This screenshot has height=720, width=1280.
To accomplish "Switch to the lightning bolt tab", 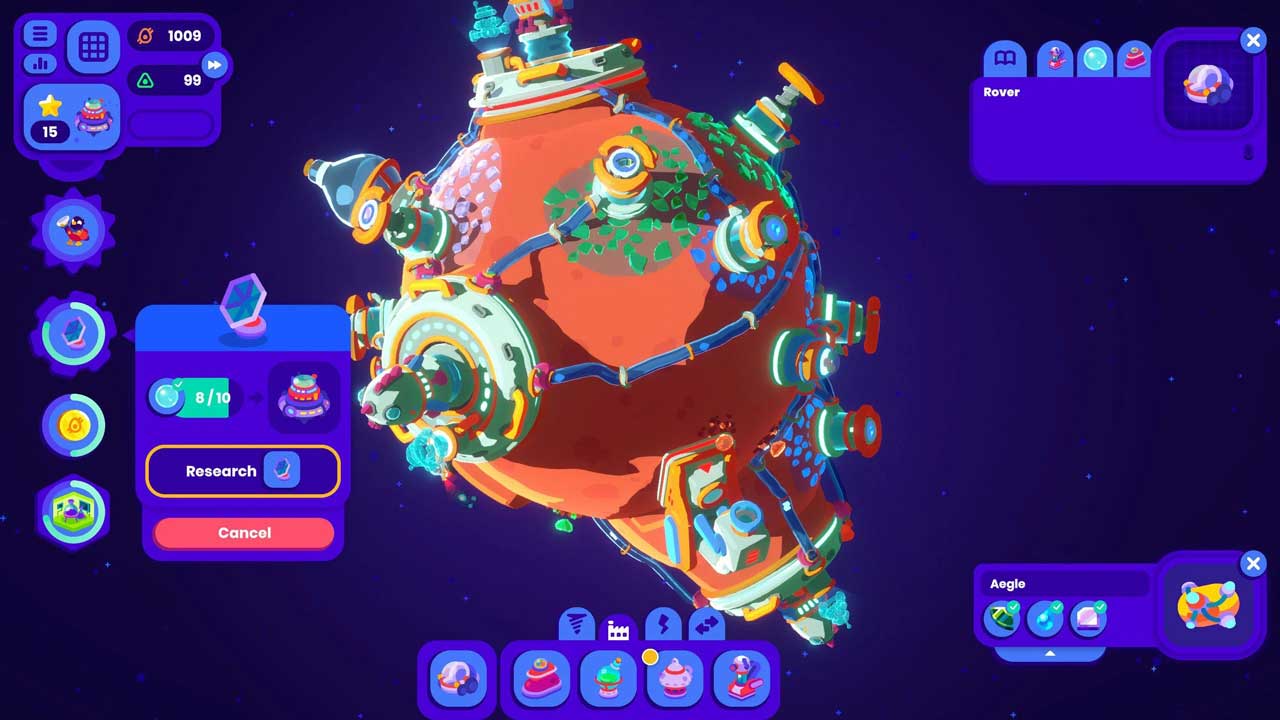I will pos(662,626).
